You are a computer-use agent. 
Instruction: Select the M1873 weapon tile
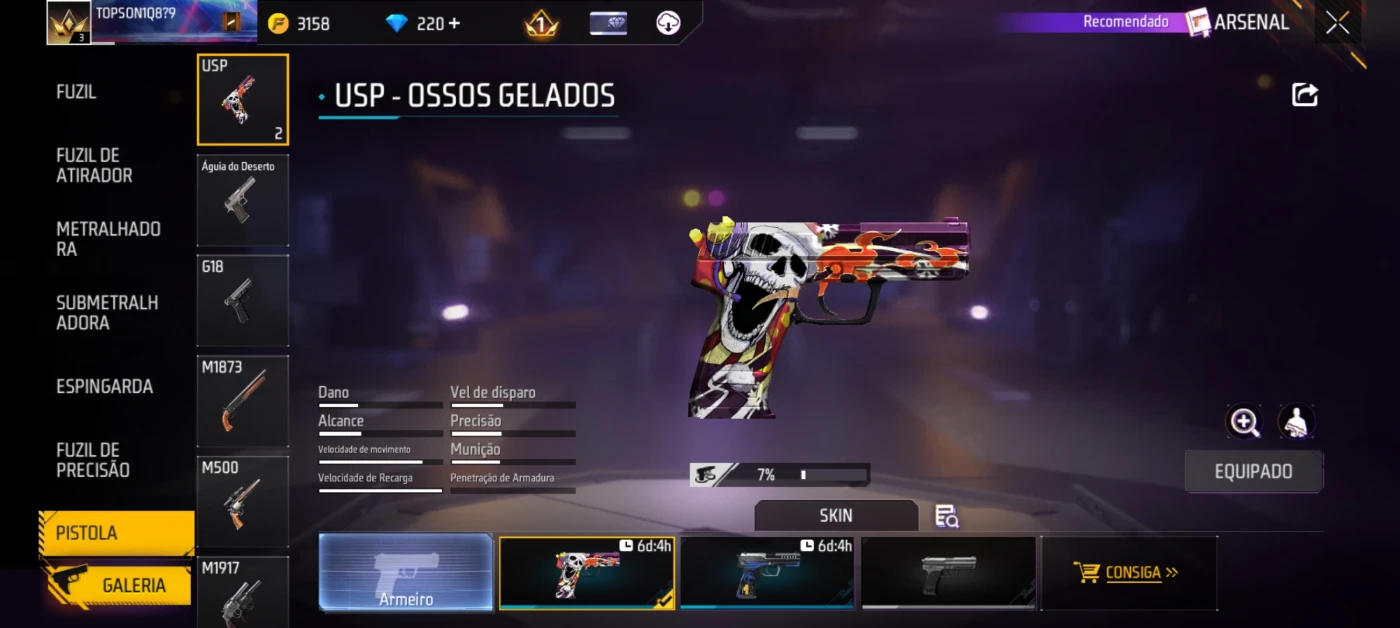tap(243, 401)
